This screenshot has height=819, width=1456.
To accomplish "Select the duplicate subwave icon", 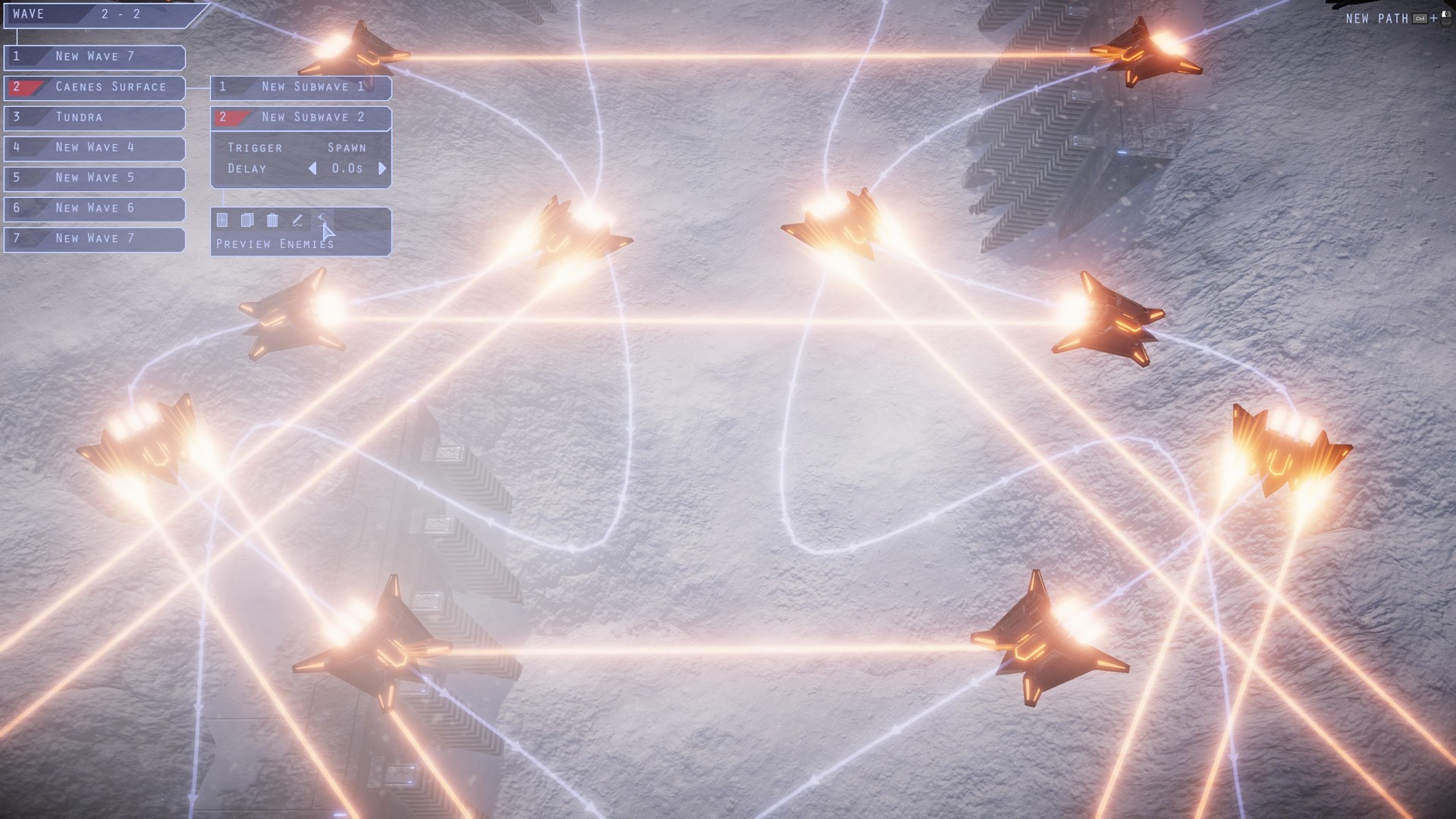I will coord(246,220).
